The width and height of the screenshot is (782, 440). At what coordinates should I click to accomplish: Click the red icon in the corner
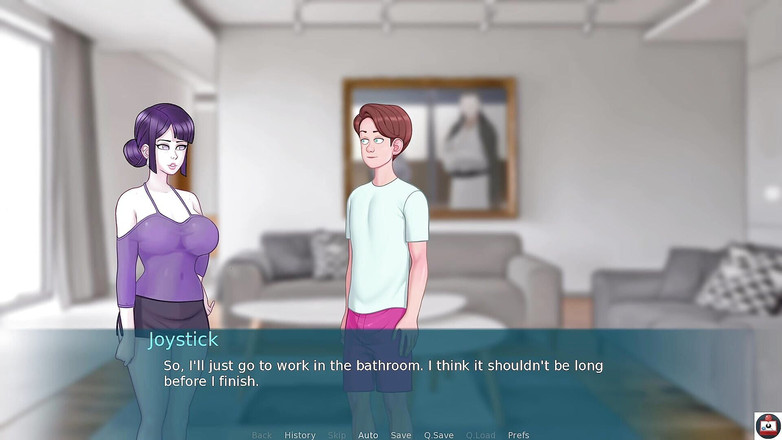767,425
